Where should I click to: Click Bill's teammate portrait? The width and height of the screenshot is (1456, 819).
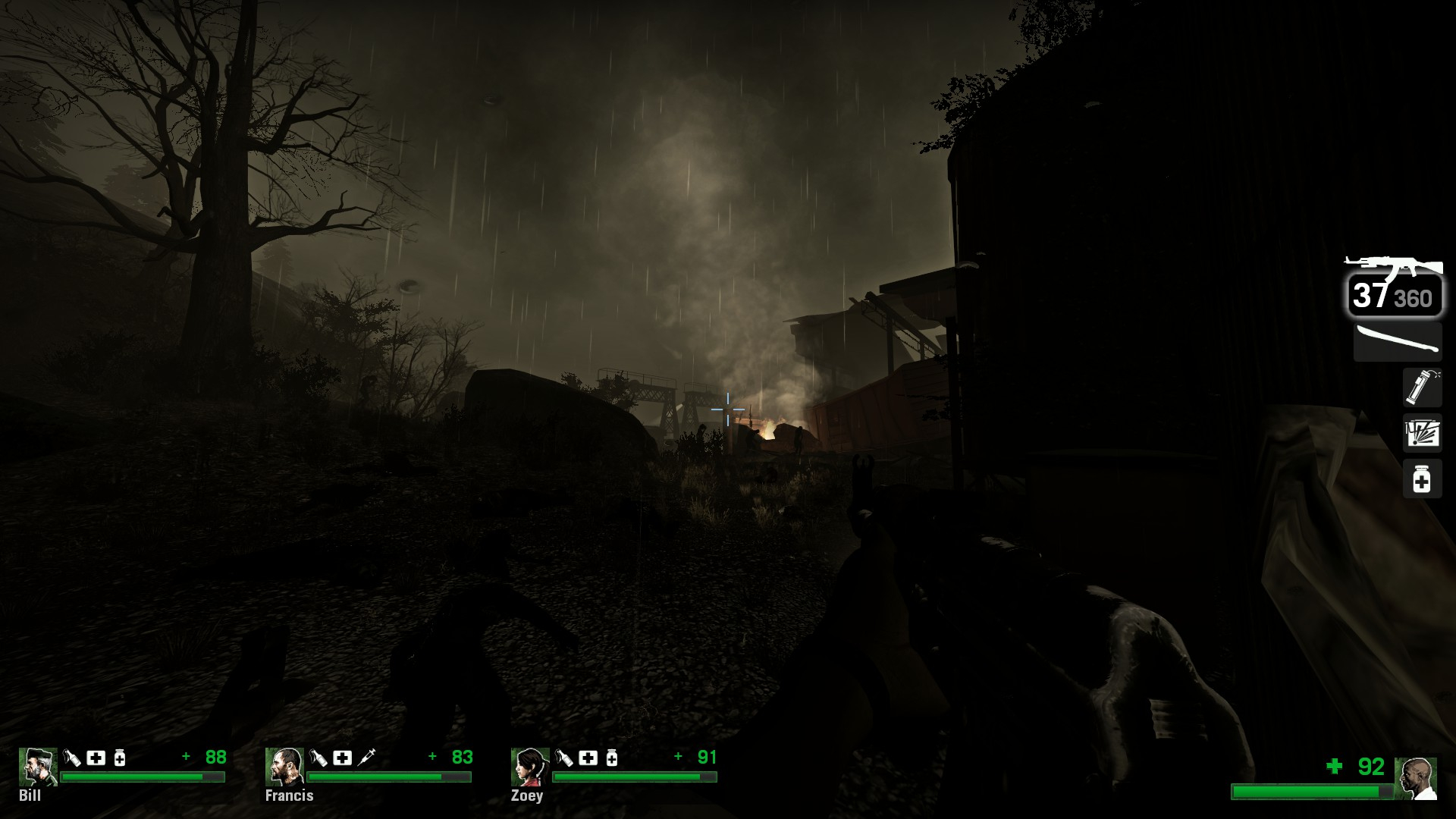tap(38, 767)
